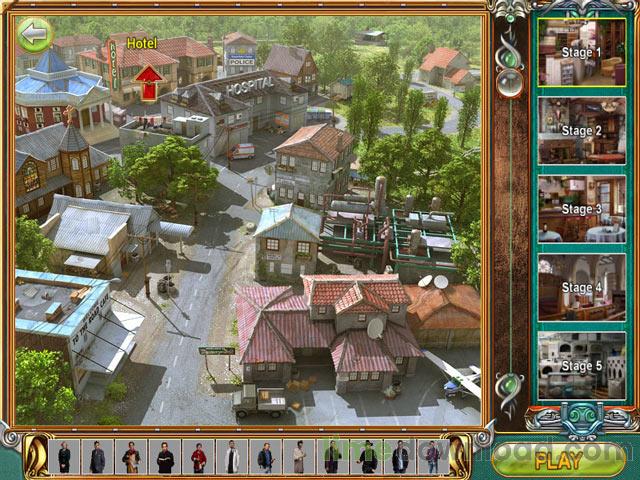Select the Stage 3 thumbnail
Viewport: 640px width, 480px height.
(581, 209)
